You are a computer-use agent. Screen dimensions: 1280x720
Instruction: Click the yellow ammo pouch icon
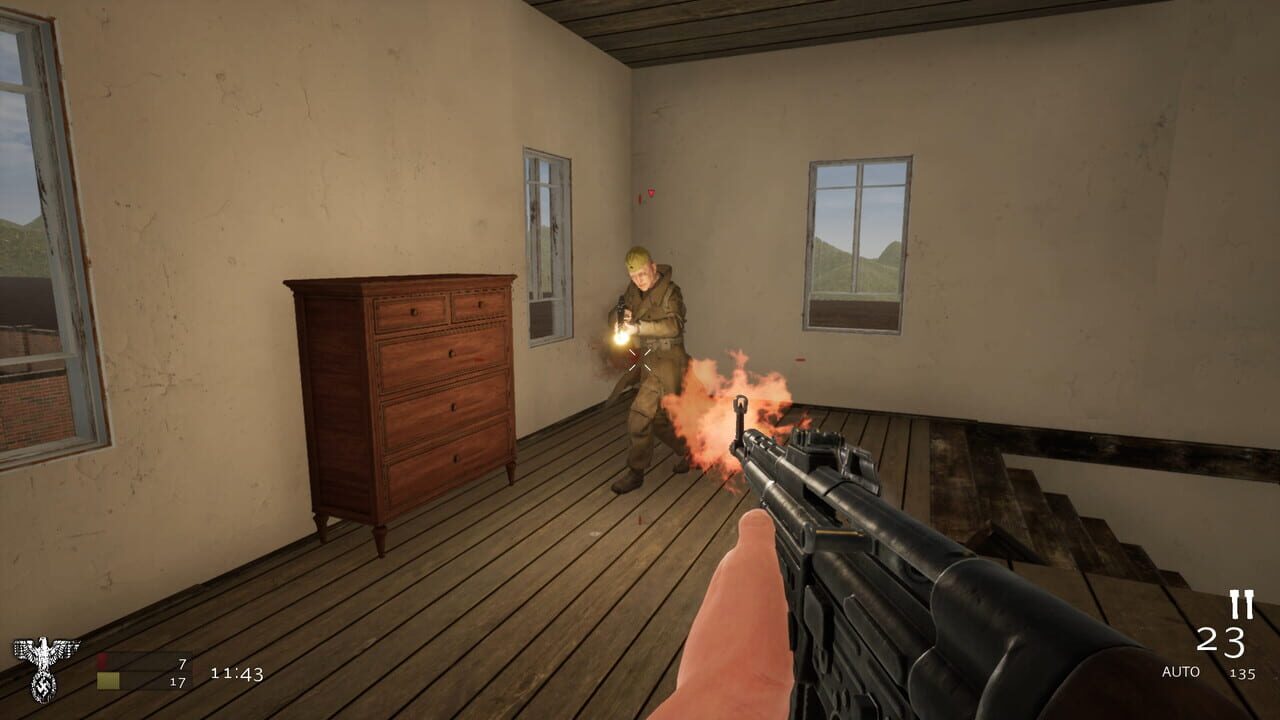tap(107, 679)
